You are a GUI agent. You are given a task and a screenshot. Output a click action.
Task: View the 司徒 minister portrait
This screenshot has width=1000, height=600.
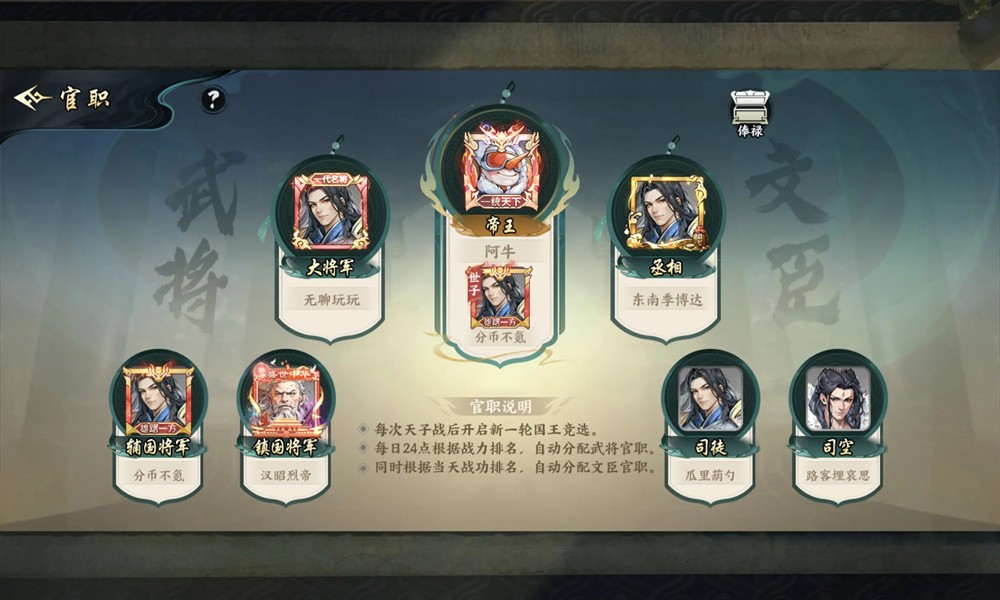[x=710, y=398]
